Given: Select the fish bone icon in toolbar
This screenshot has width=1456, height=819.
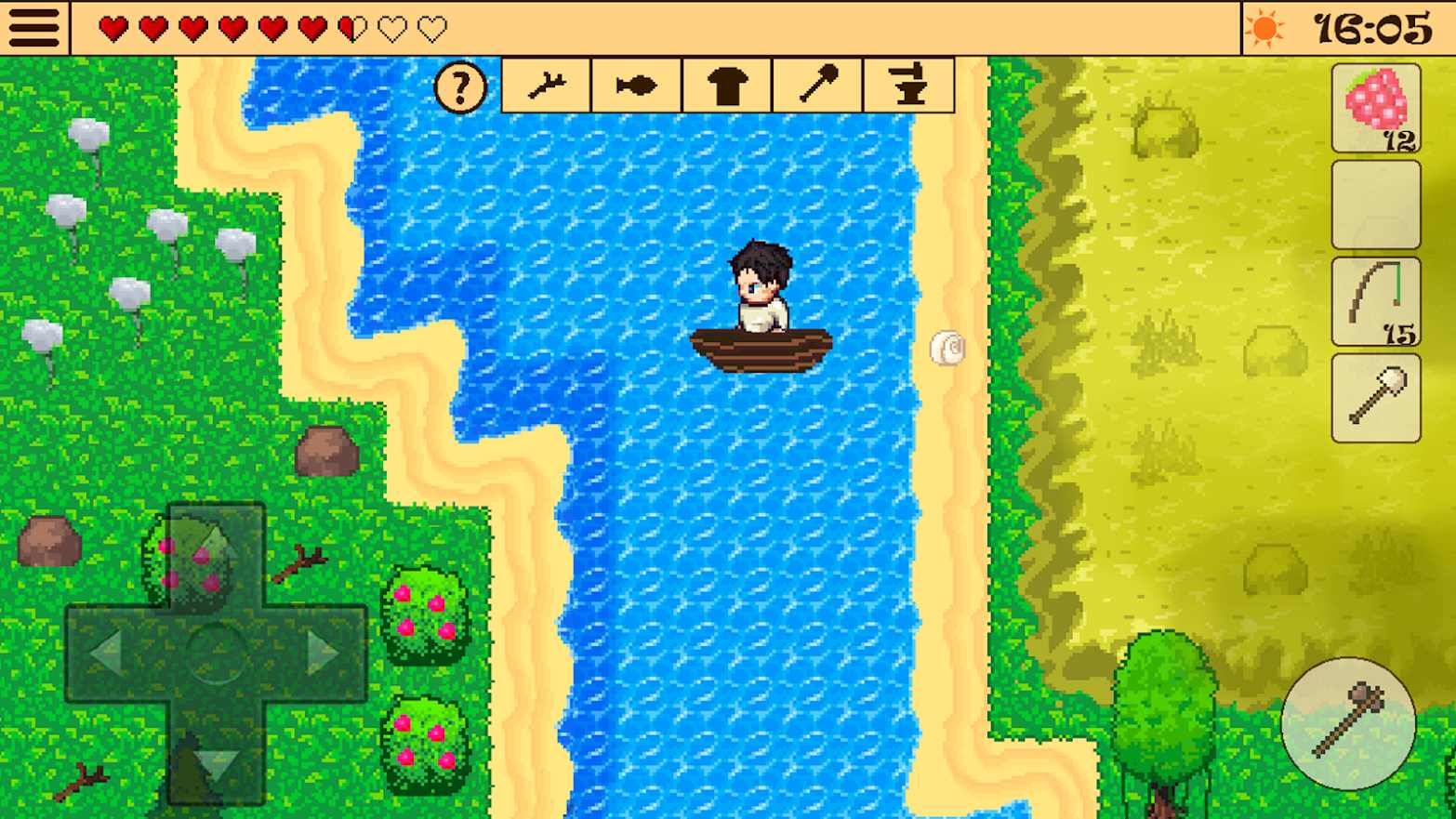Looking at the screenshot, I should point(636,85).
